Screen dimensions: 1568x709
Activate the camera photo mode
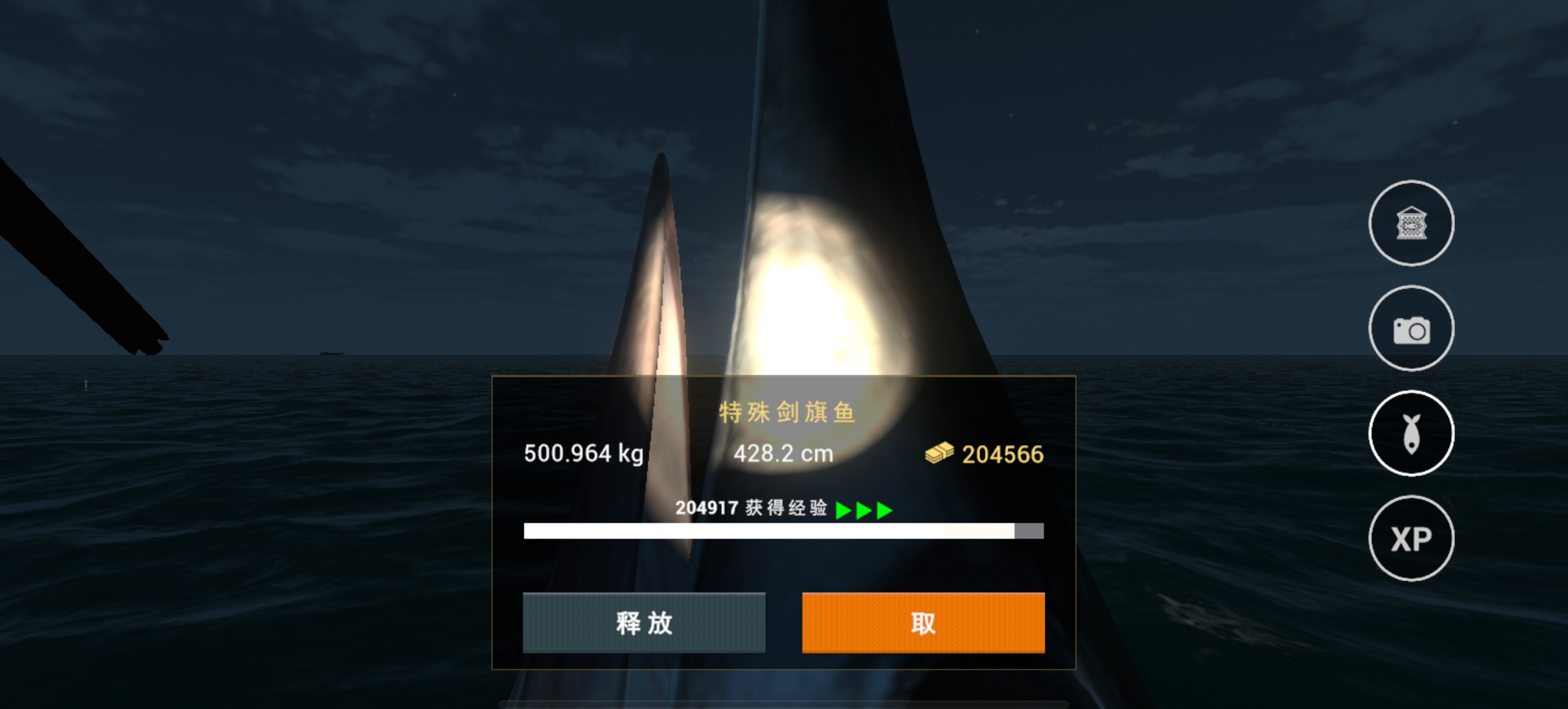pos(1411,328)
